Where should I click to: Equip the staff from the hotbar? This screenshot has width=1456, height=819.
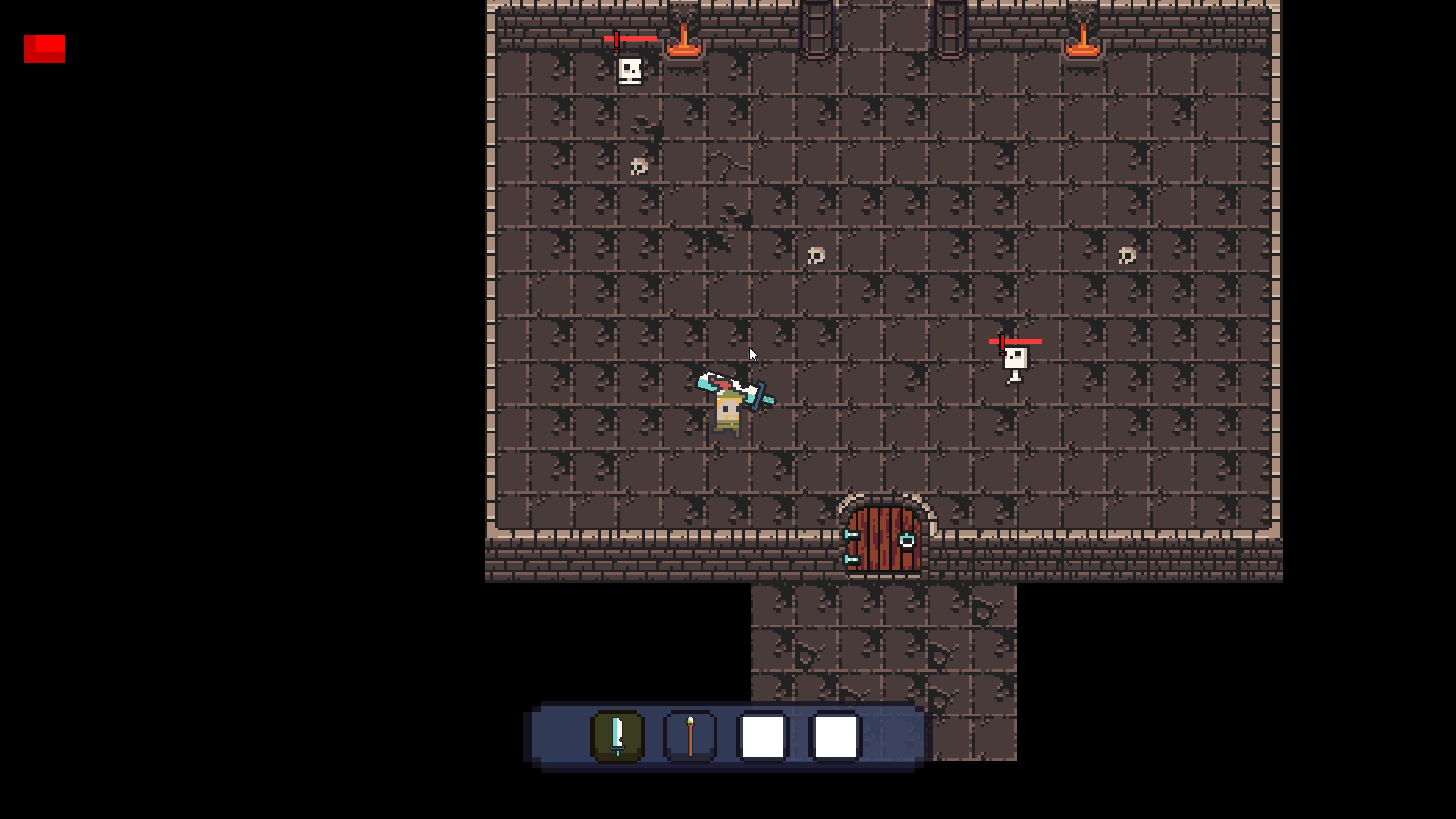[x=690, y=736]
